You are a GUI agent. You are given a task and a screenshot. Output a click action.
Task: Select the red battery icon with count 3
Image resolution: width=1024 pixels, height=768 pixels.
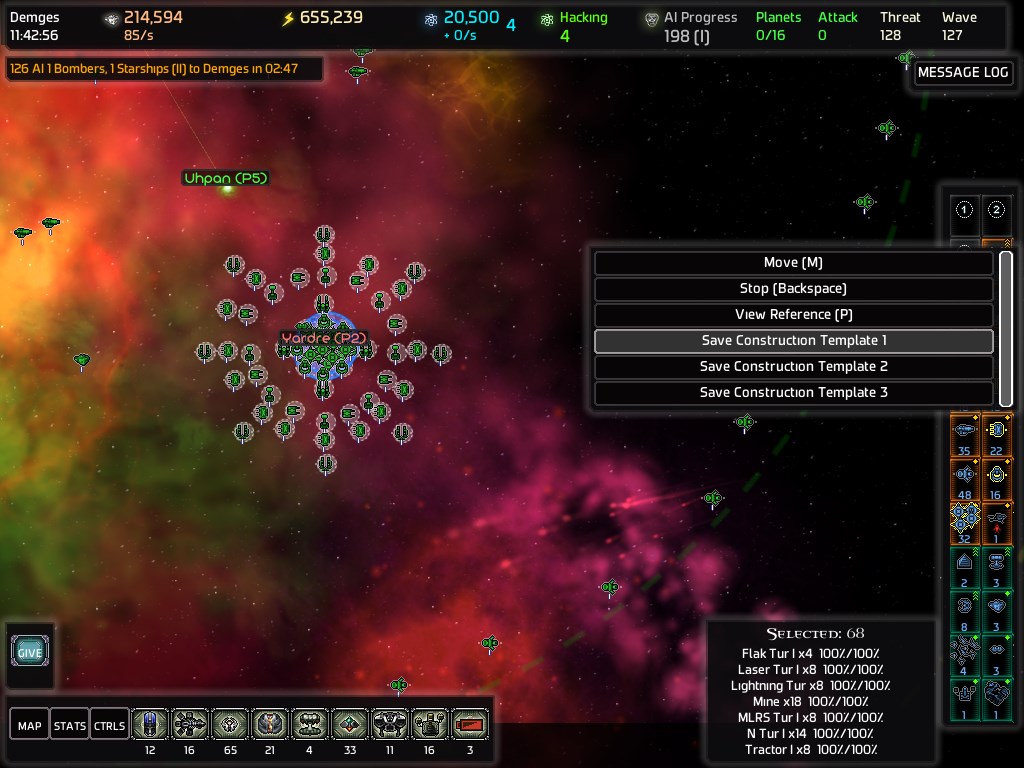pyautogui.click(x=470, y=727)
